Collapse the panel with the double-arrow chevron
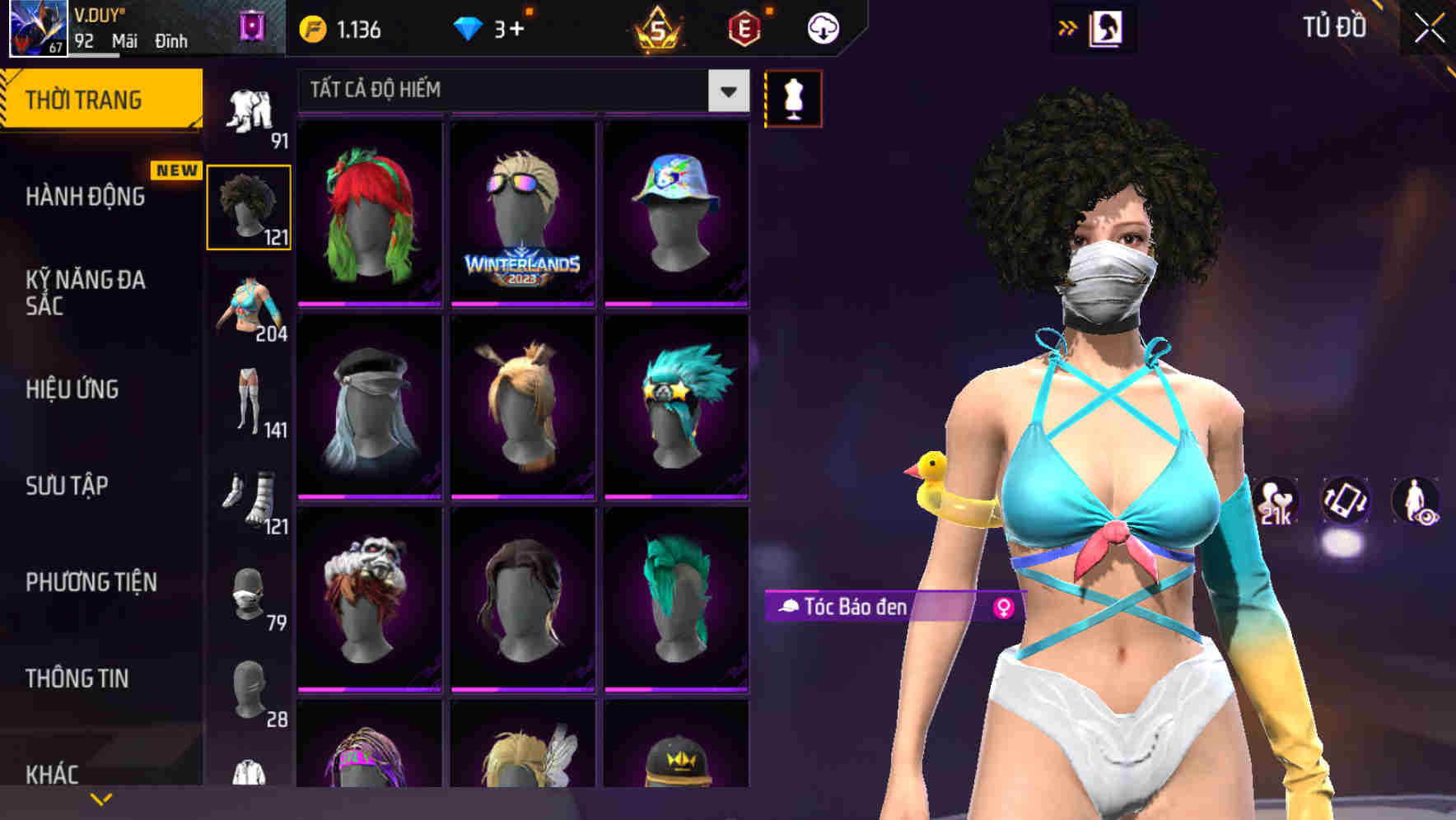This screenshot has width=1456, height=820. click(x=1067, y=26)
